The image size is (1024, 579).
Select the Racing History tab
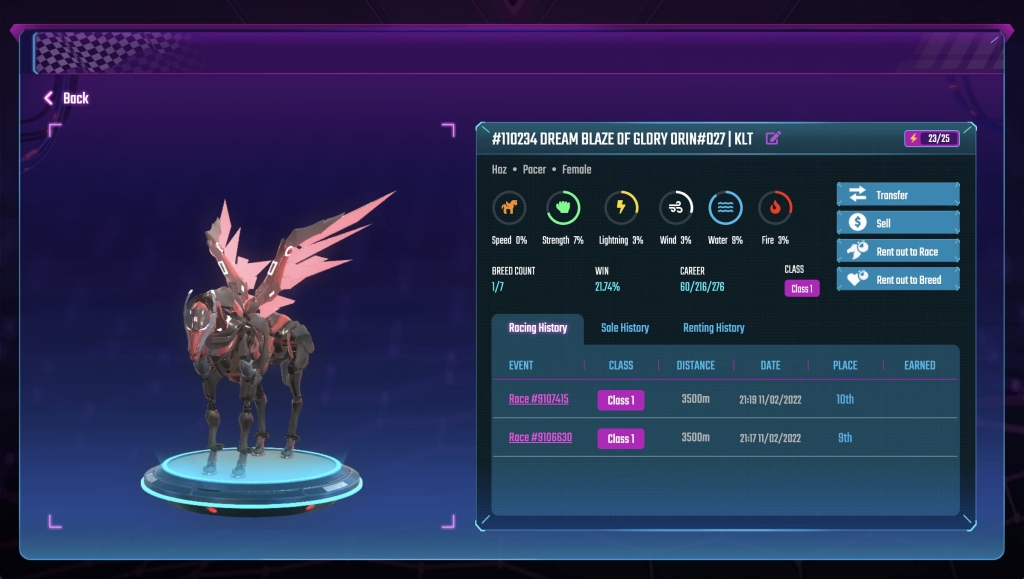pos(538,328)
